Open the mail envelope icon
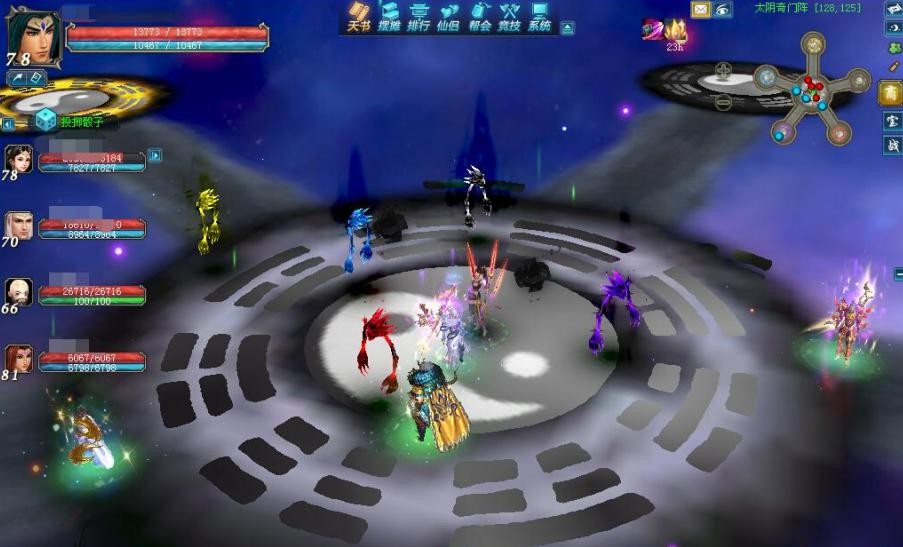This screenshot has width=903, height=547. [x=700, y=10]
